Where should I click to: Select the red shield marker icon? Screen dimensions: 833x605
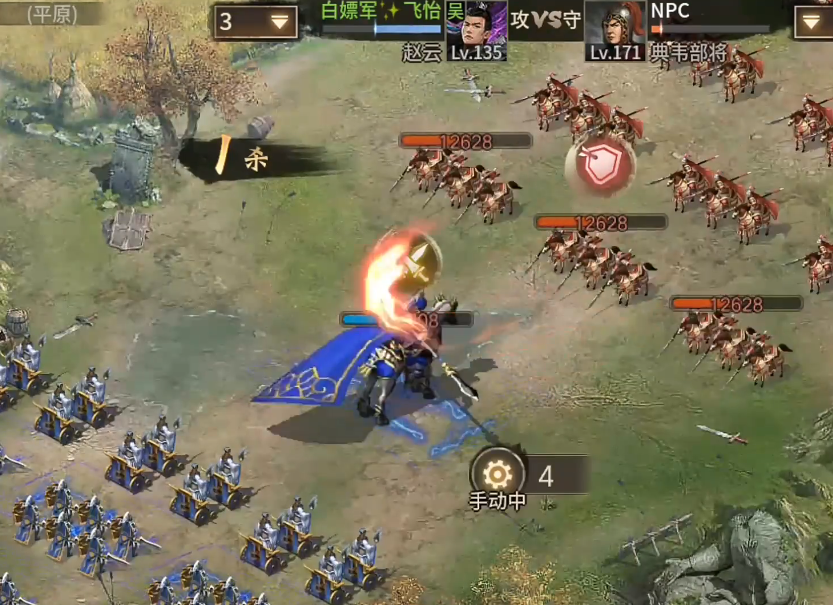point(600,167)
